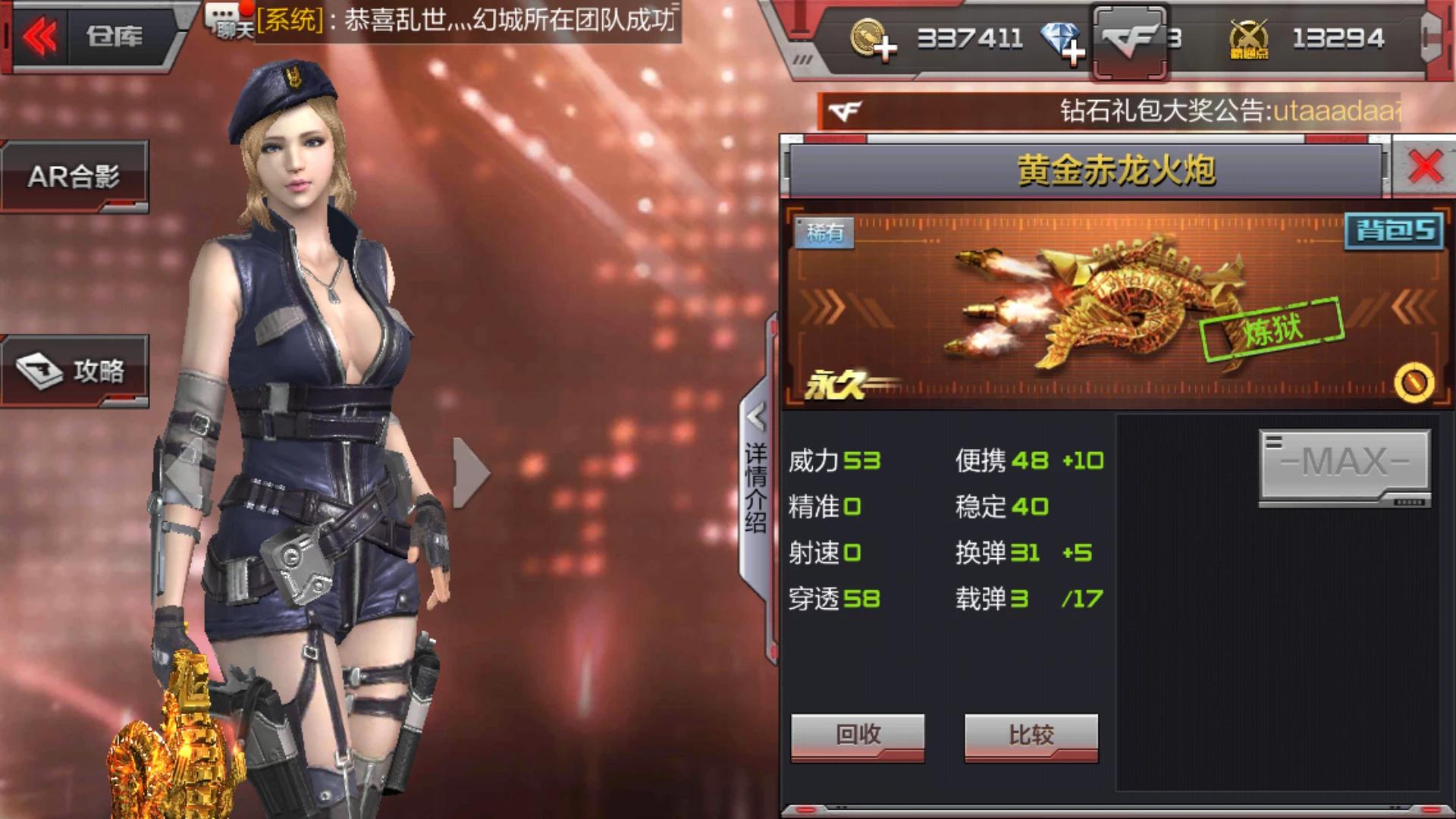The height and width of the screenshot is (819, 1456).
Task: Open the AR合影 photo feature
Action: pos(75,176)
